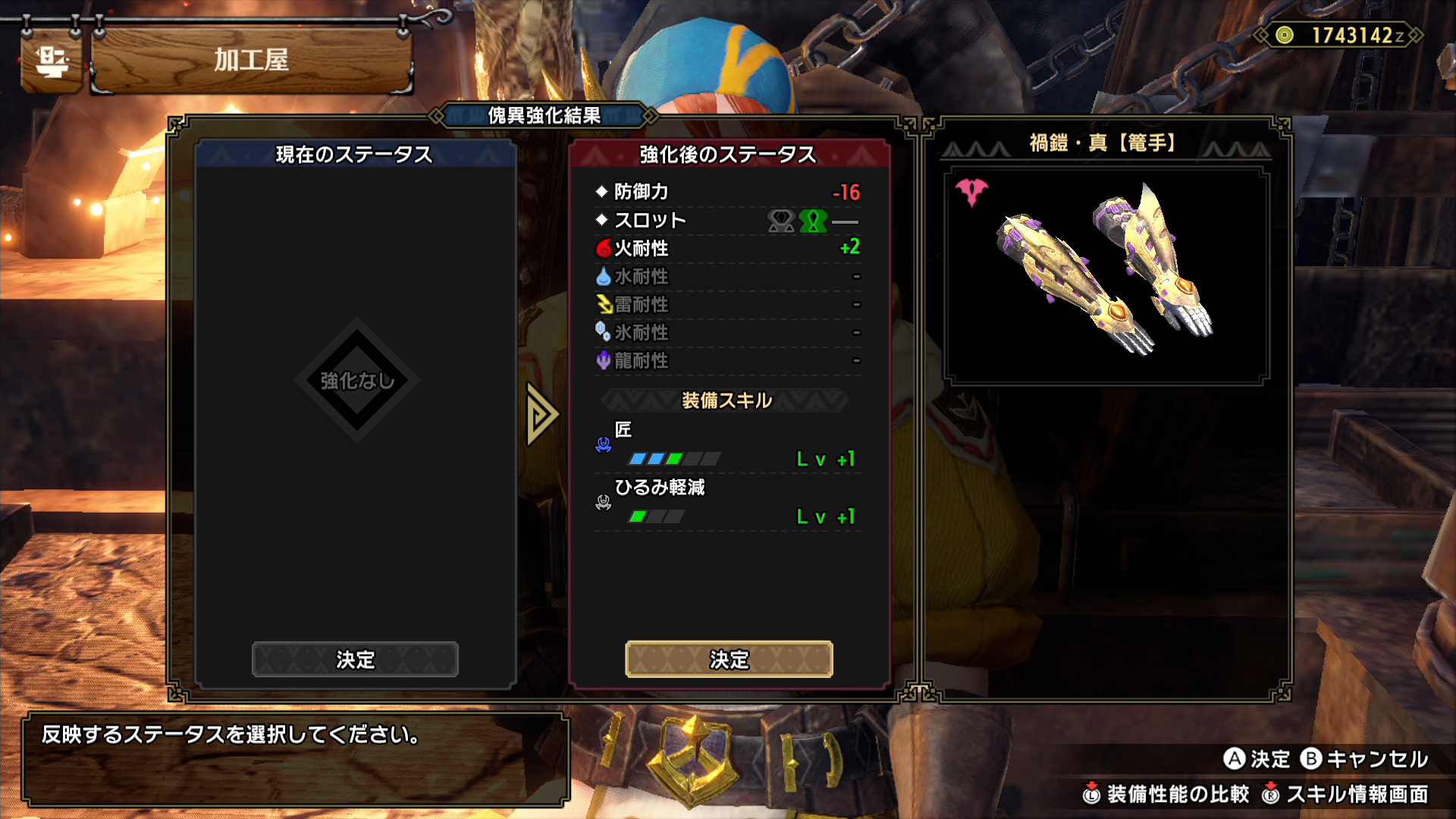Confirm the post-augment status 決定 button

[x=729, y=659]
